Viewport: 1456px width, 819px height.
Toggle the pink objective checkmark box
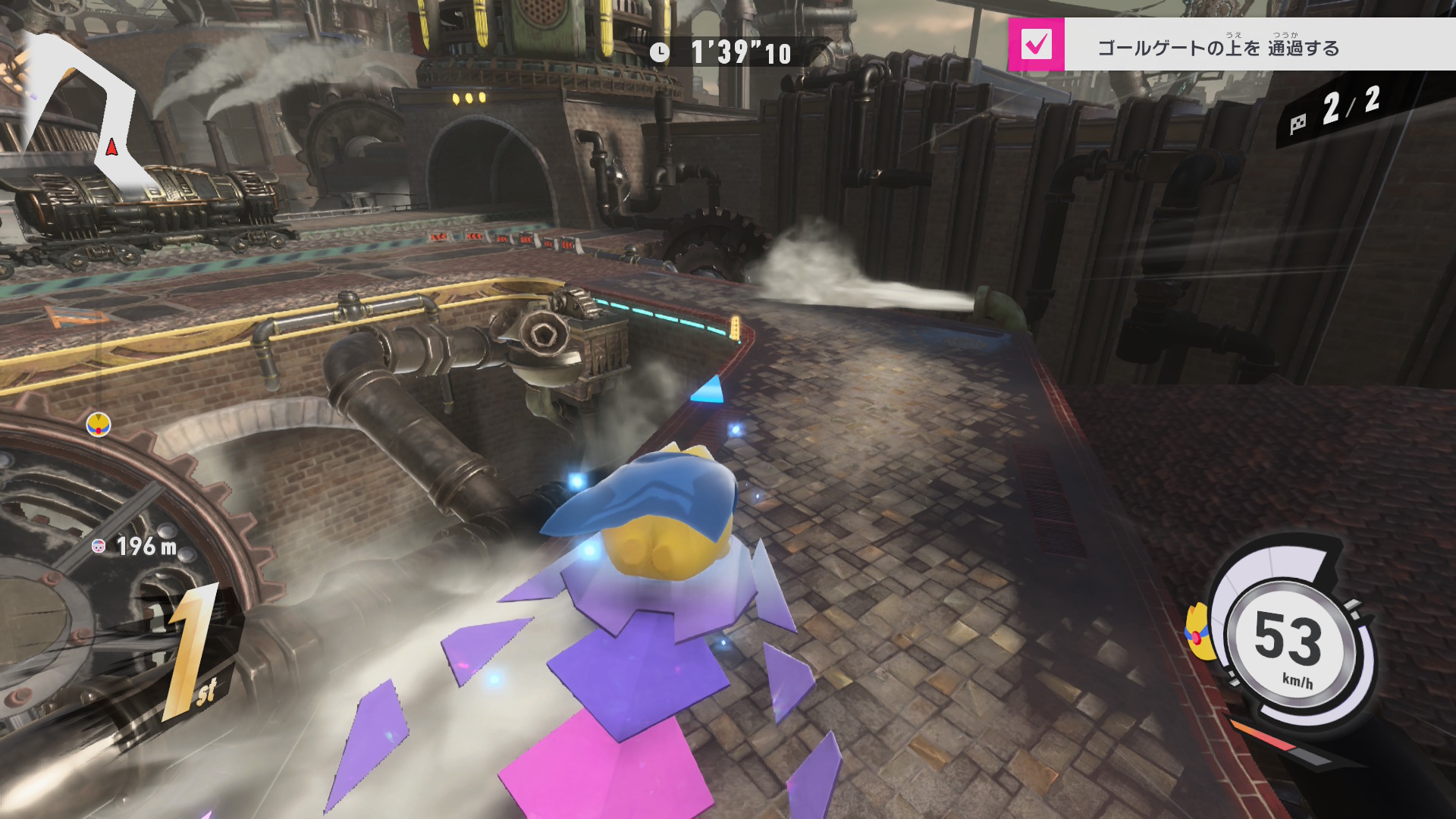tap(1036, 45)
